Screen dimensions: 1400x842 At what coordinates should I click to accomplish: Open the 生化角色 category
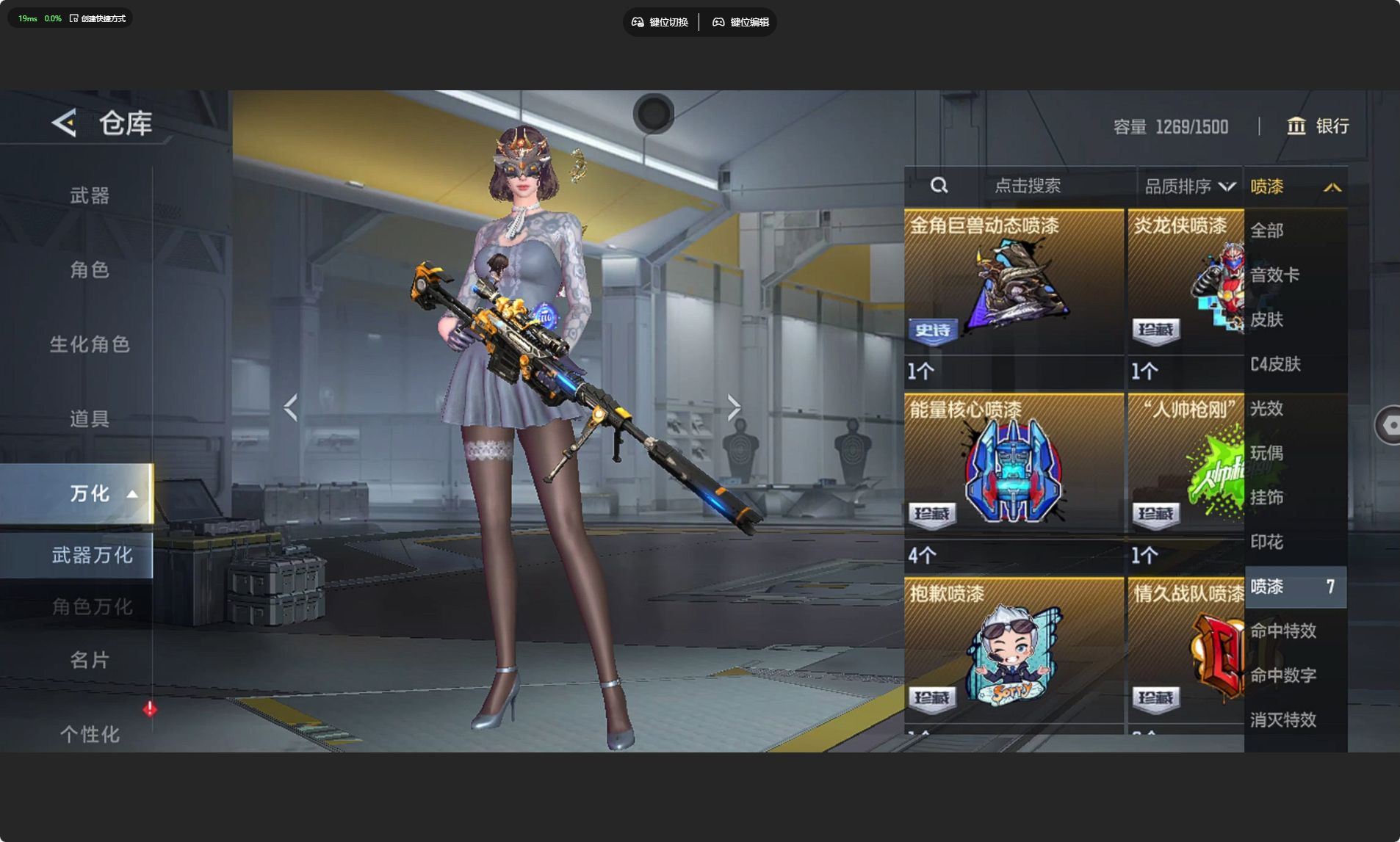click(x=90, y=344)
